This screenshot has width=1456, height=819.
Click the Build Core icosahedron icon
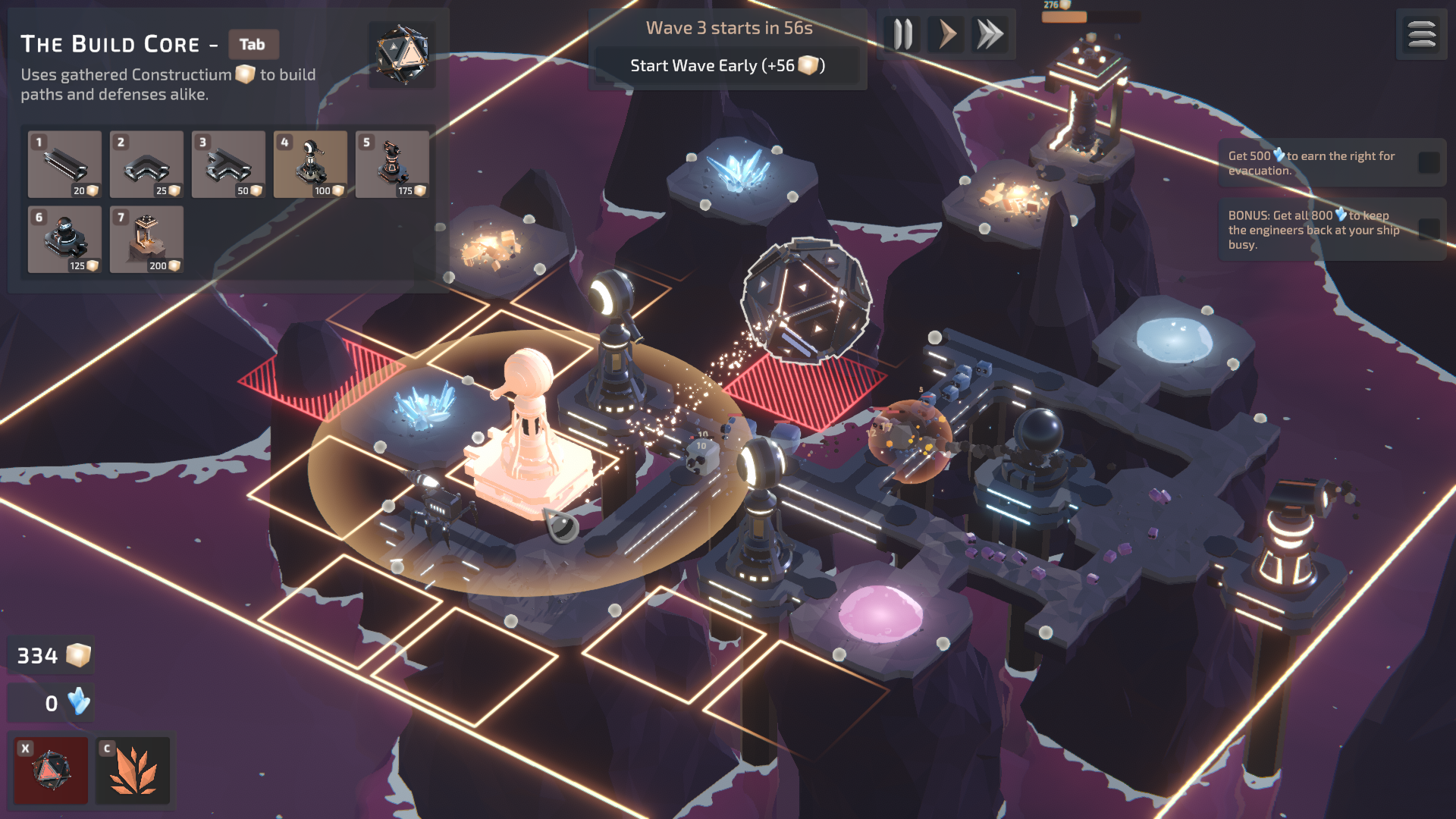402,54
